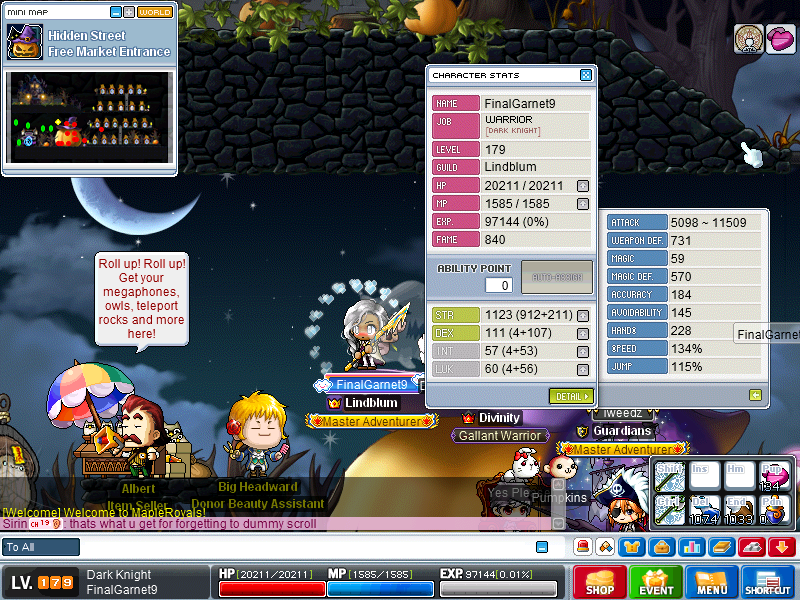Click the greyed-out Auto-Assign button
This screenshot has width=801, height=603.
click(x=556, y=277)
